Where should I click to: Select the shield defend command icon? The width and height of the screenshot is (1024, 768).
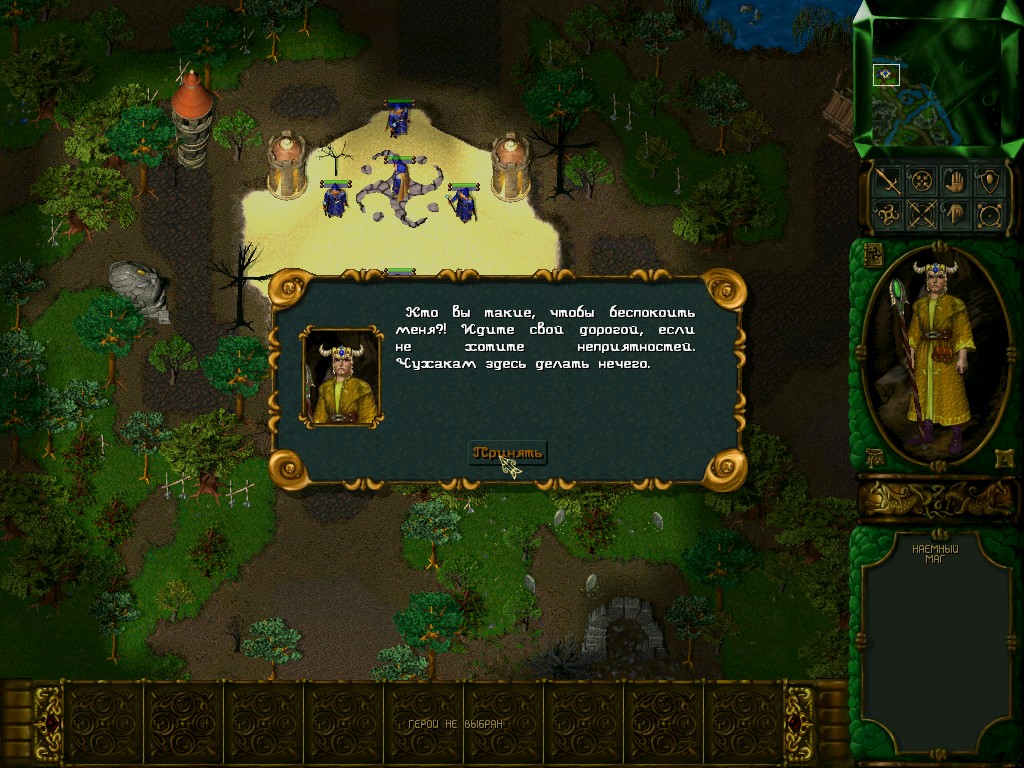tap(990, 181)
